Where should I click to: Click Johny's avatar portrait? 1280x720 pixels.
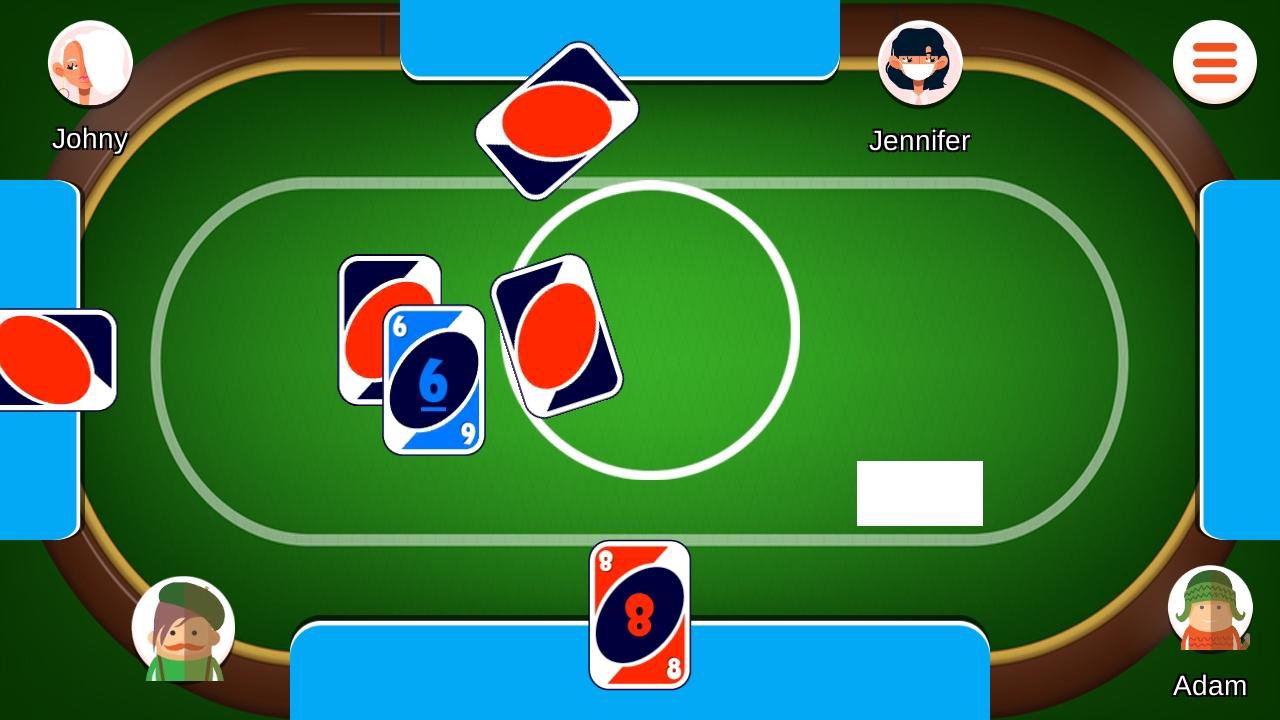[89, 62]
